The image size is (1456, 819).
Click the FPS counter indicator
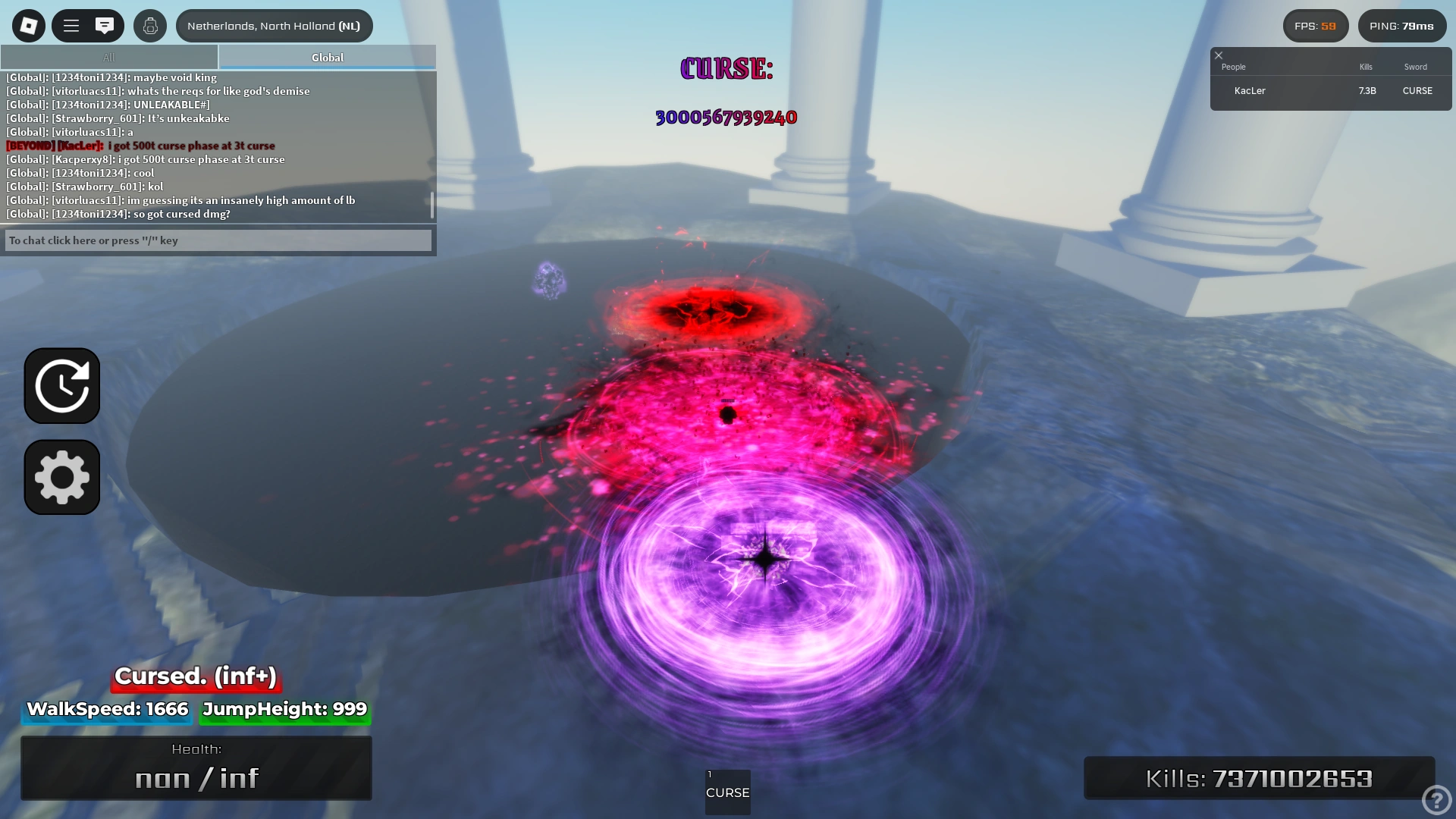click(x=1315, y=25)
